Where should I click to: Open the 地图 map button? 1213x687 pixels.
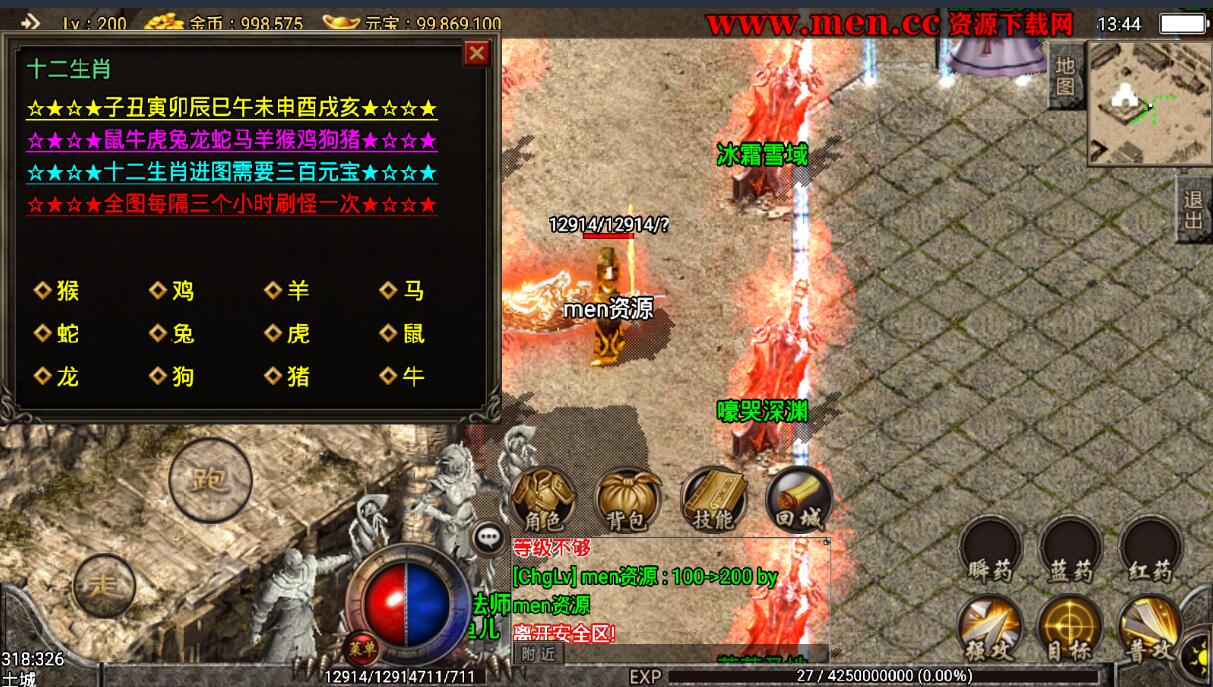1066,76
